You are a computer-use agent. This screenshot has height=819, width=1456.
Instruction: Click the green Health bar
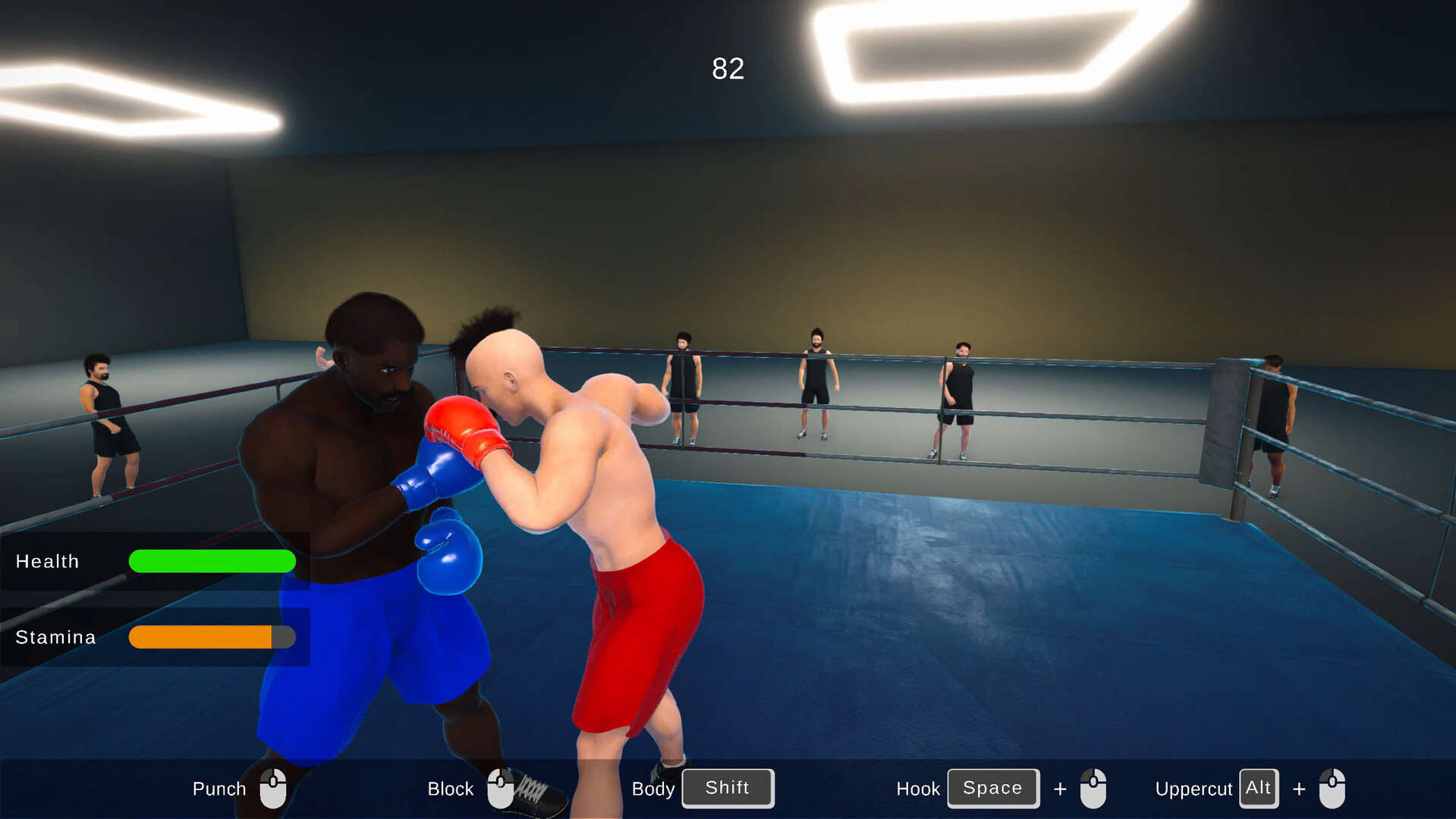(212, 561)
